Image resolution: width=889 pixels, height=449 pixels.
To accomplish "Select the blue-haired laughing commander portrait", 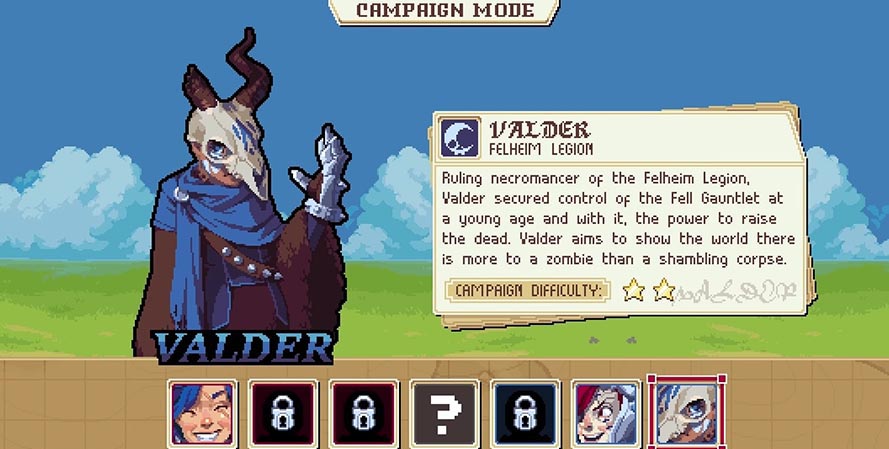I will [x=203, y=413].
